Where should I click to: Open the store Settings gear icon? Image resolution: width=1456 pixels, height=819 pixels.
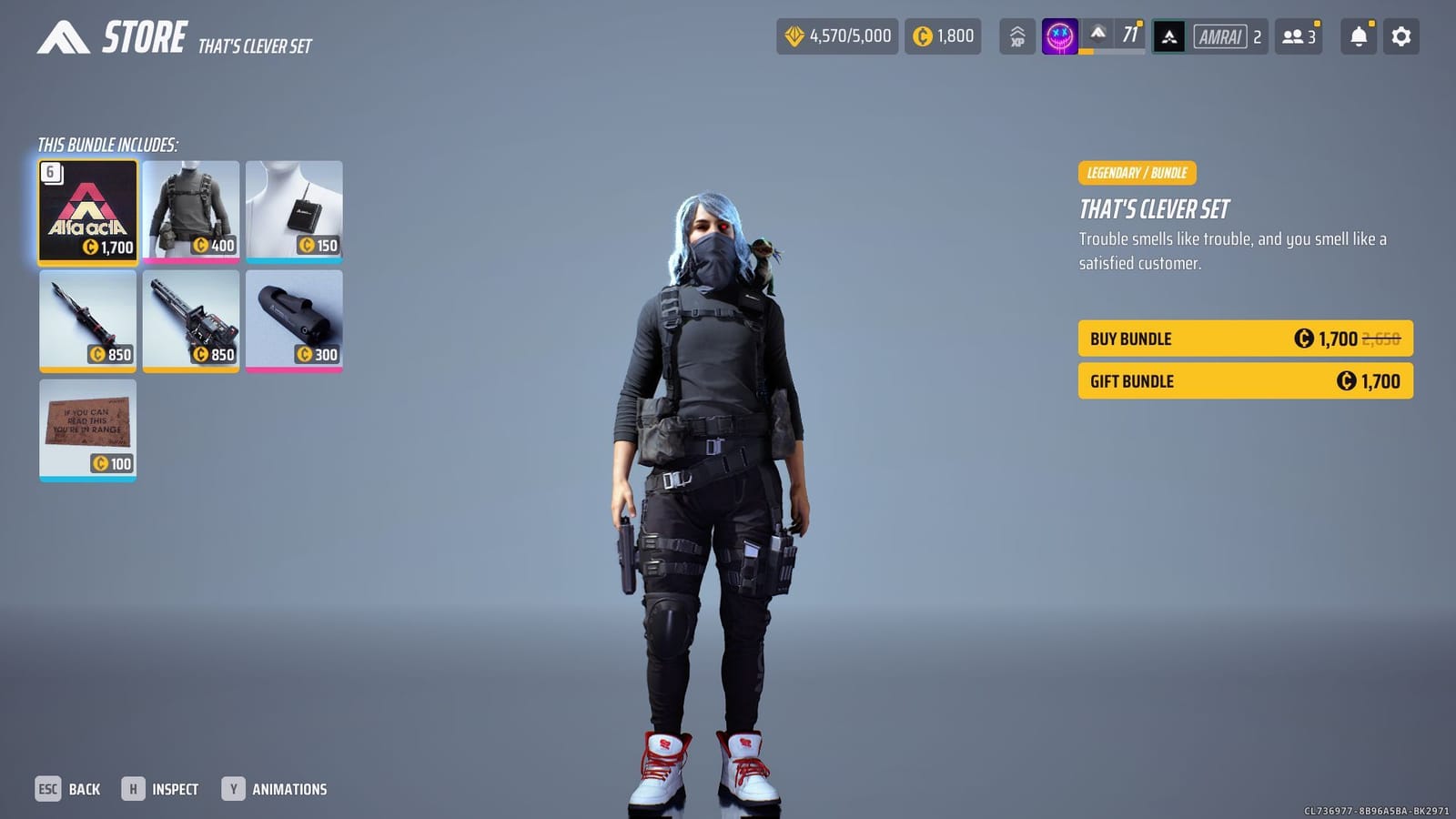tap(1400, 36)
